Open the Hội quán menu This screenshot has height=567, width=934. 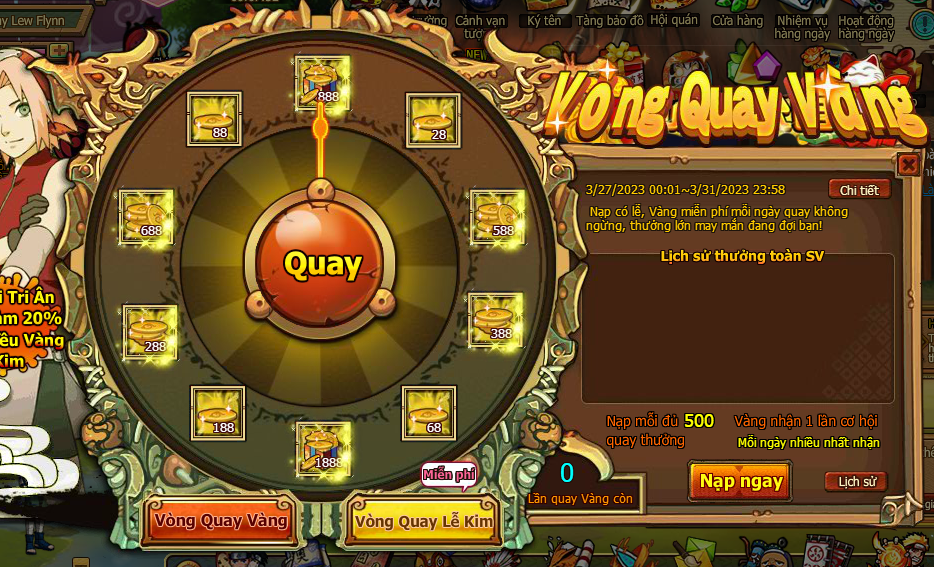tap(674, 19)
